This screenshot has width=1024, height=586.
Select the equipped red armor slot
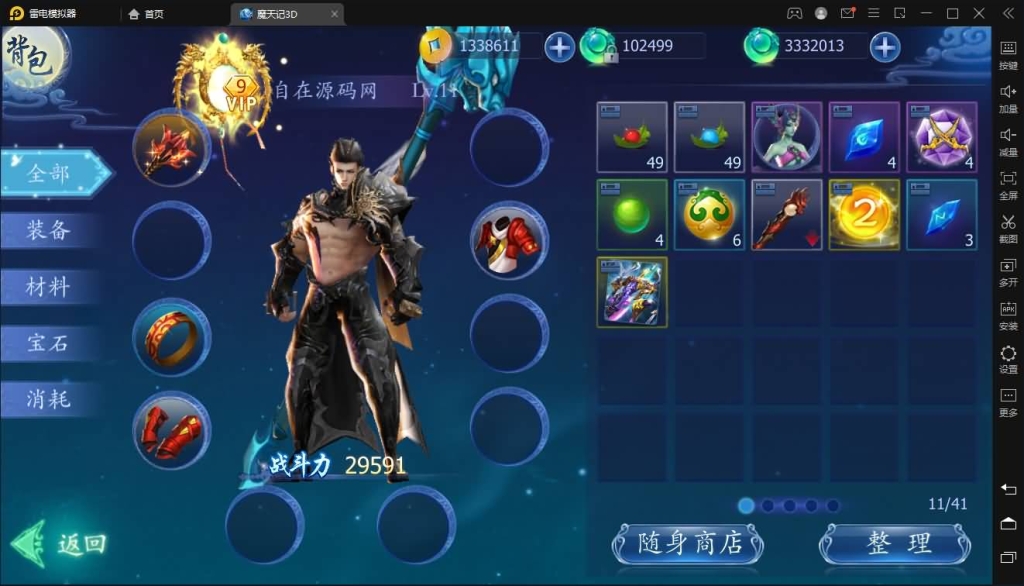click(x=509, y=241)
